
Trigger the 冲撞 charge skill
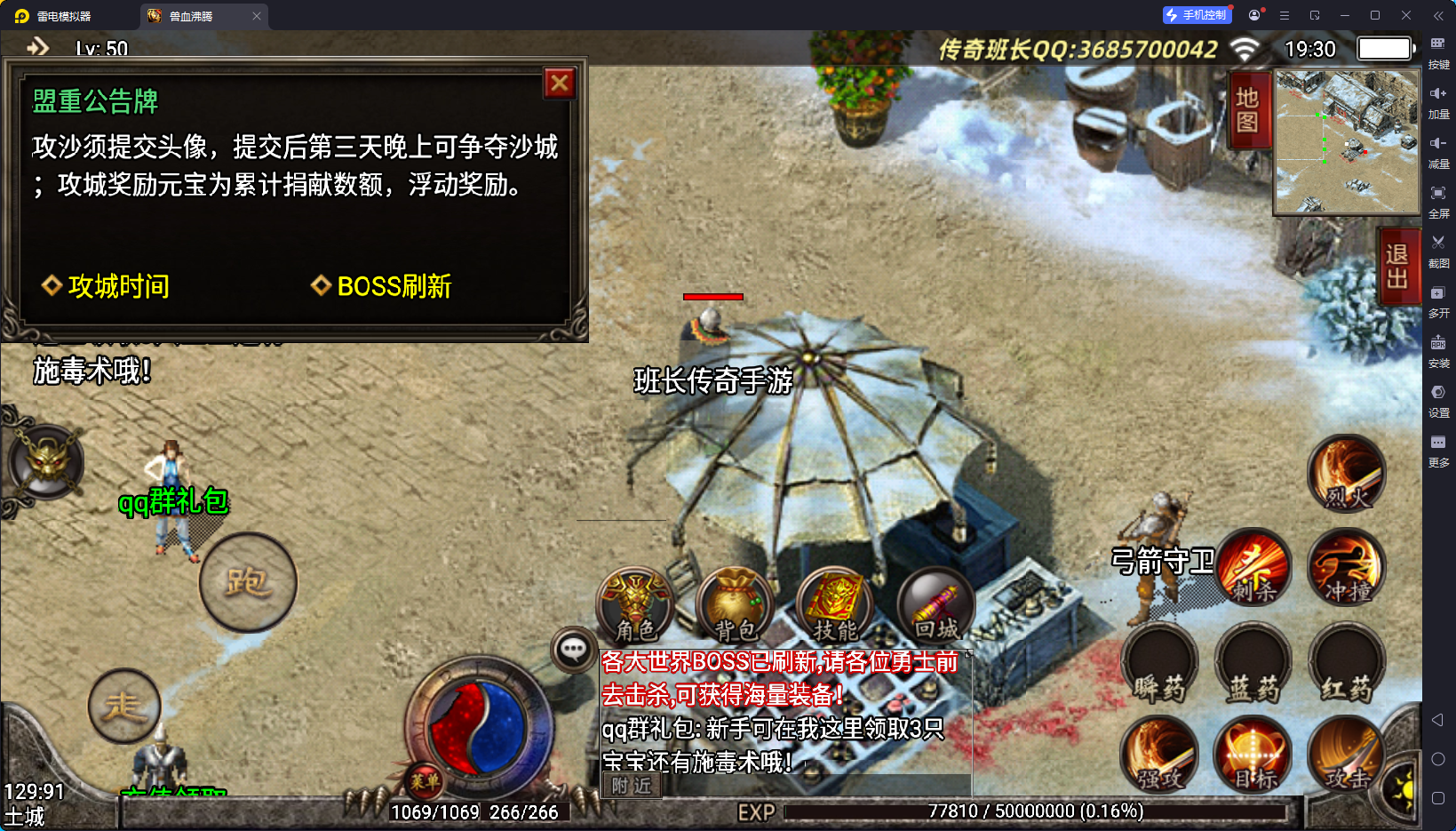point(1347,567)
